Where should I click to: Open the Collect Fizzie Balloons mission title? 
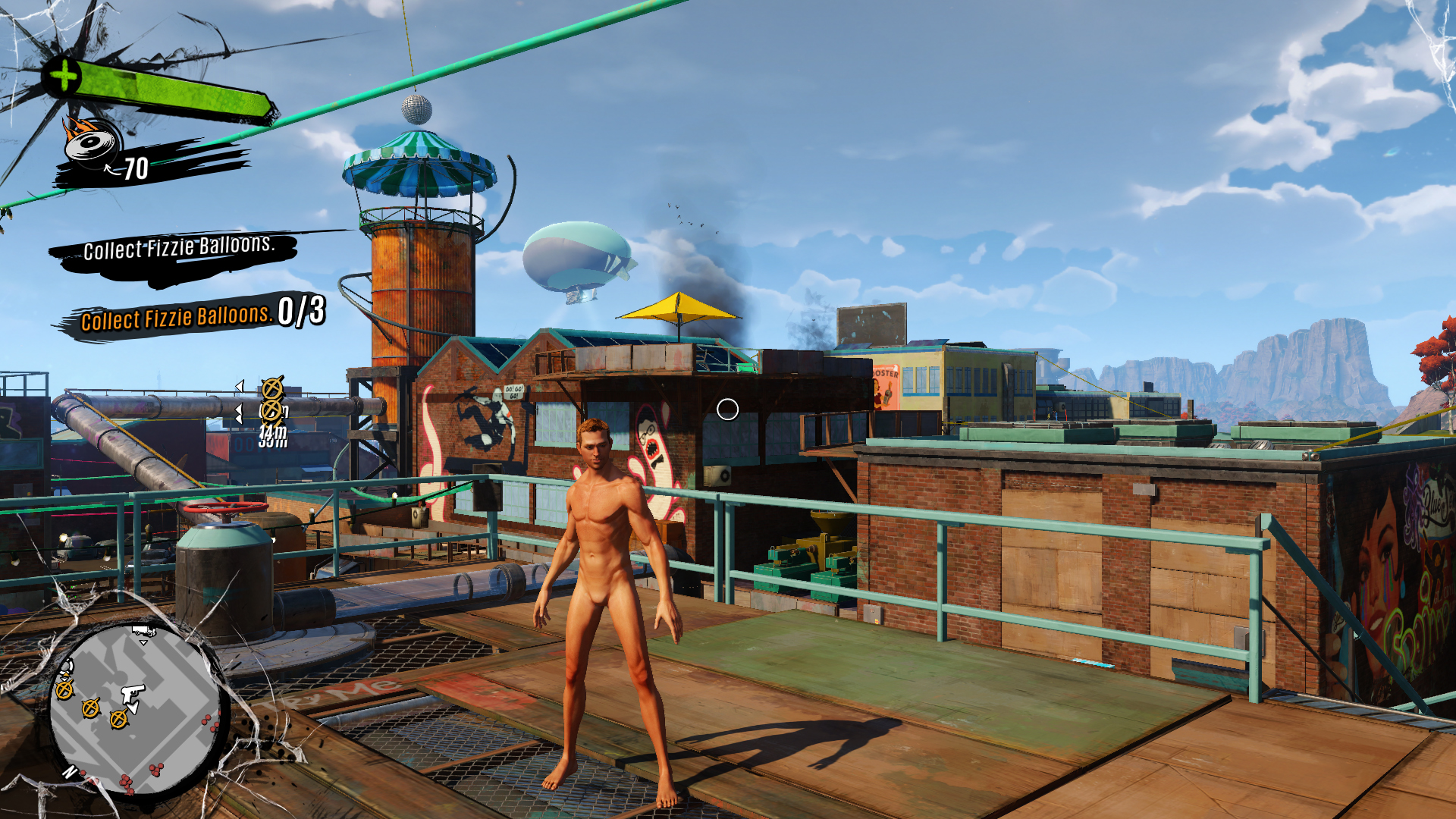[178, 247]
